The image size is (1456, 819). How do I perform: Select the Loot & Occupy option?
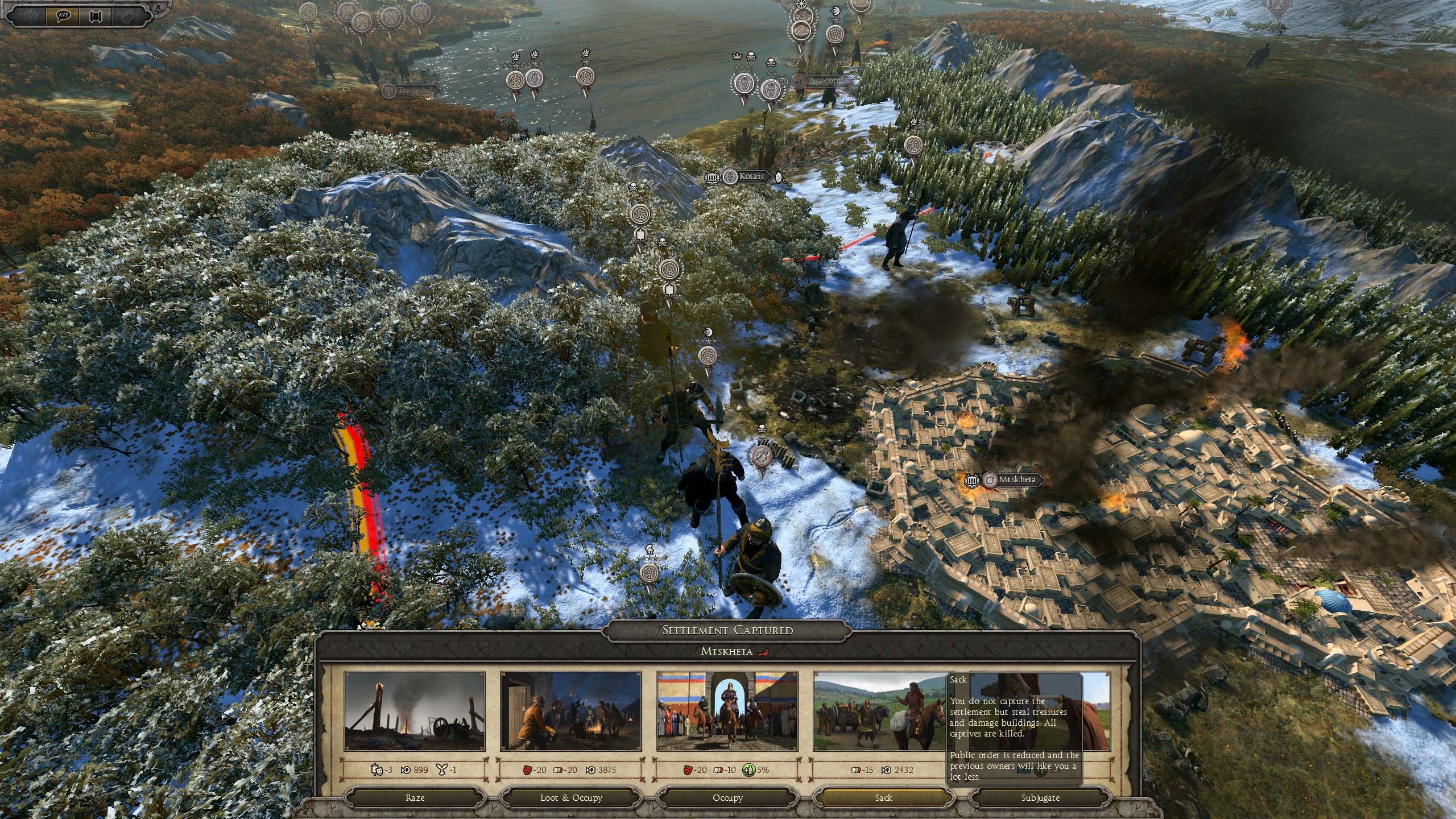pos(571,797)
